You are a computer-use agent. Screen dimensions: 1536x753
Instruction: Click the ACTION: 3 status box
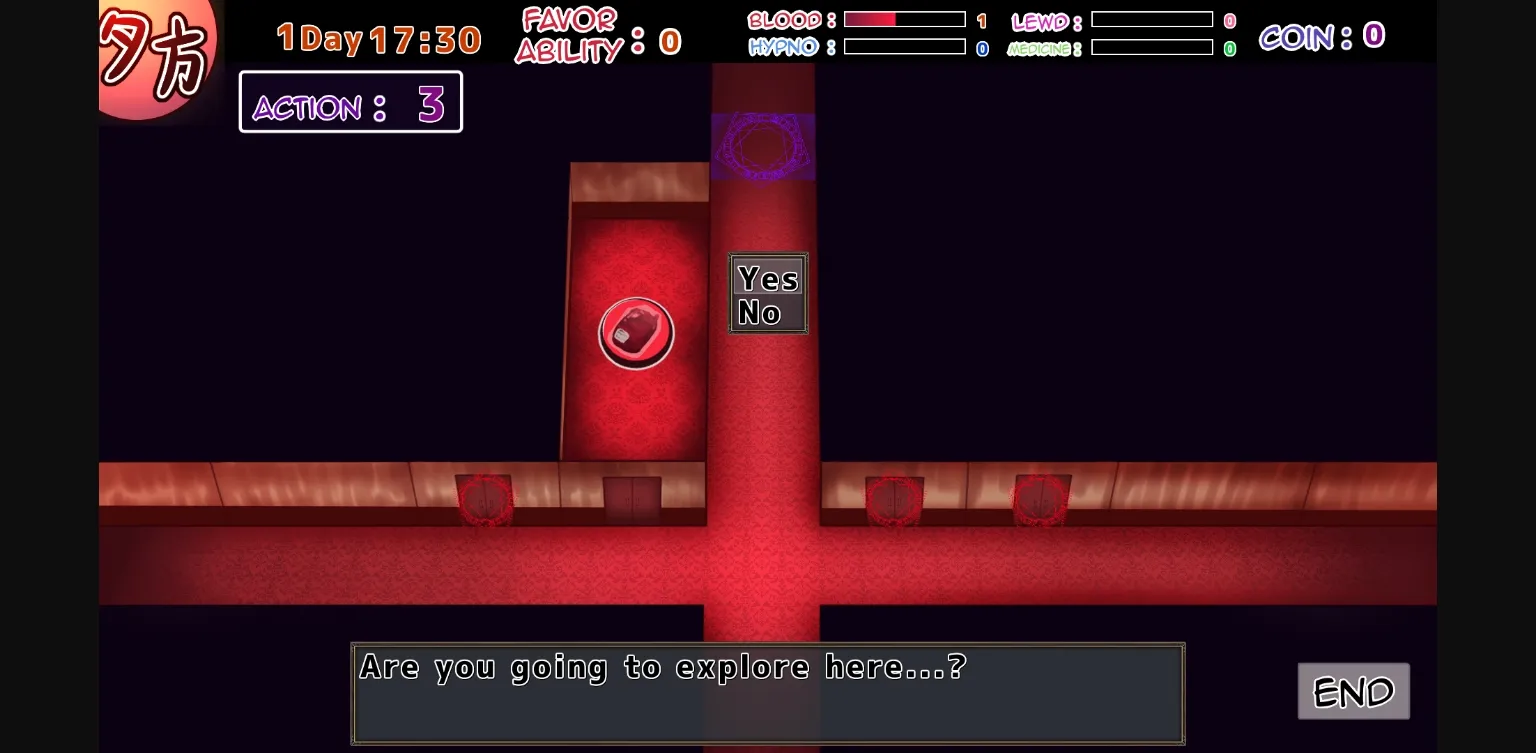click(349, 101)
